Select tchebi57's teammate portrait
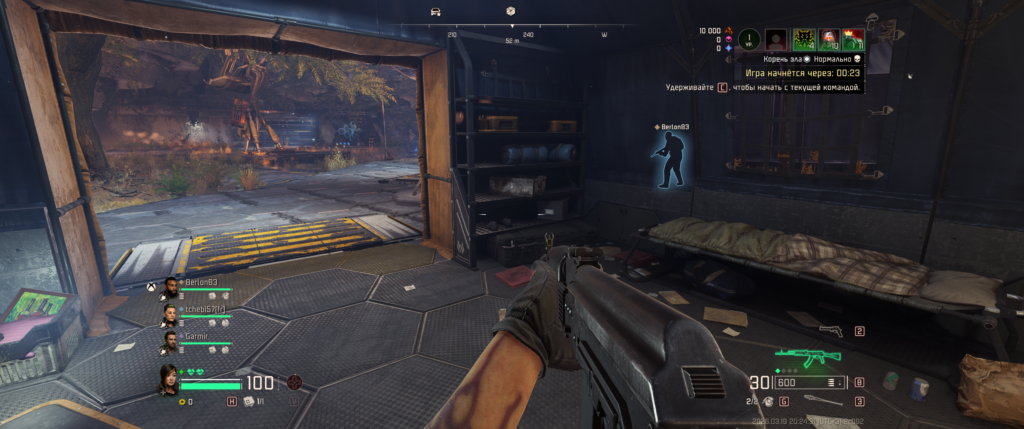 click(171, 315)
